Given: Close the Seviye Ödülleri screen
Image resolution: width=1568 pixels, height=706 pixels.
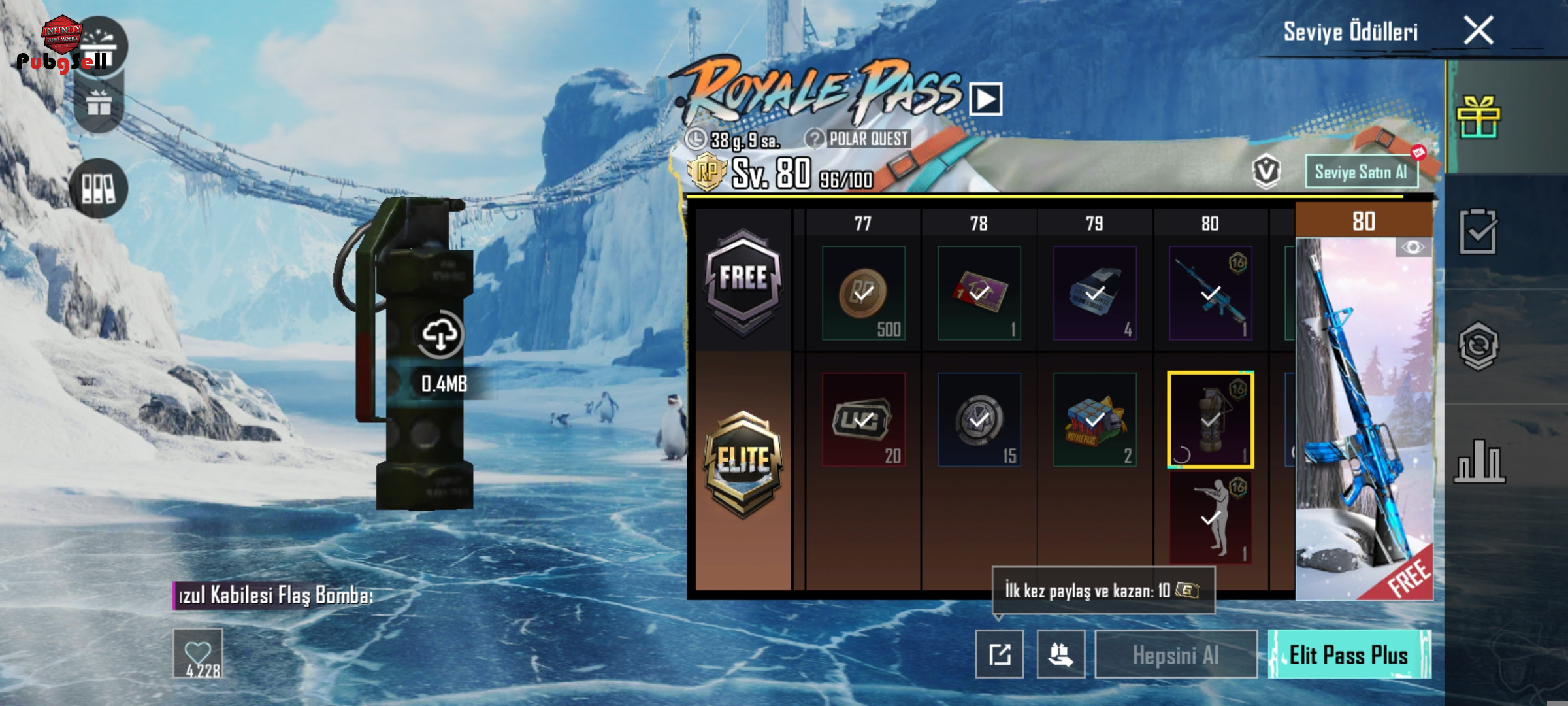Looking at the screenshot, I should pyautogui.click(x=1478, y=31).
